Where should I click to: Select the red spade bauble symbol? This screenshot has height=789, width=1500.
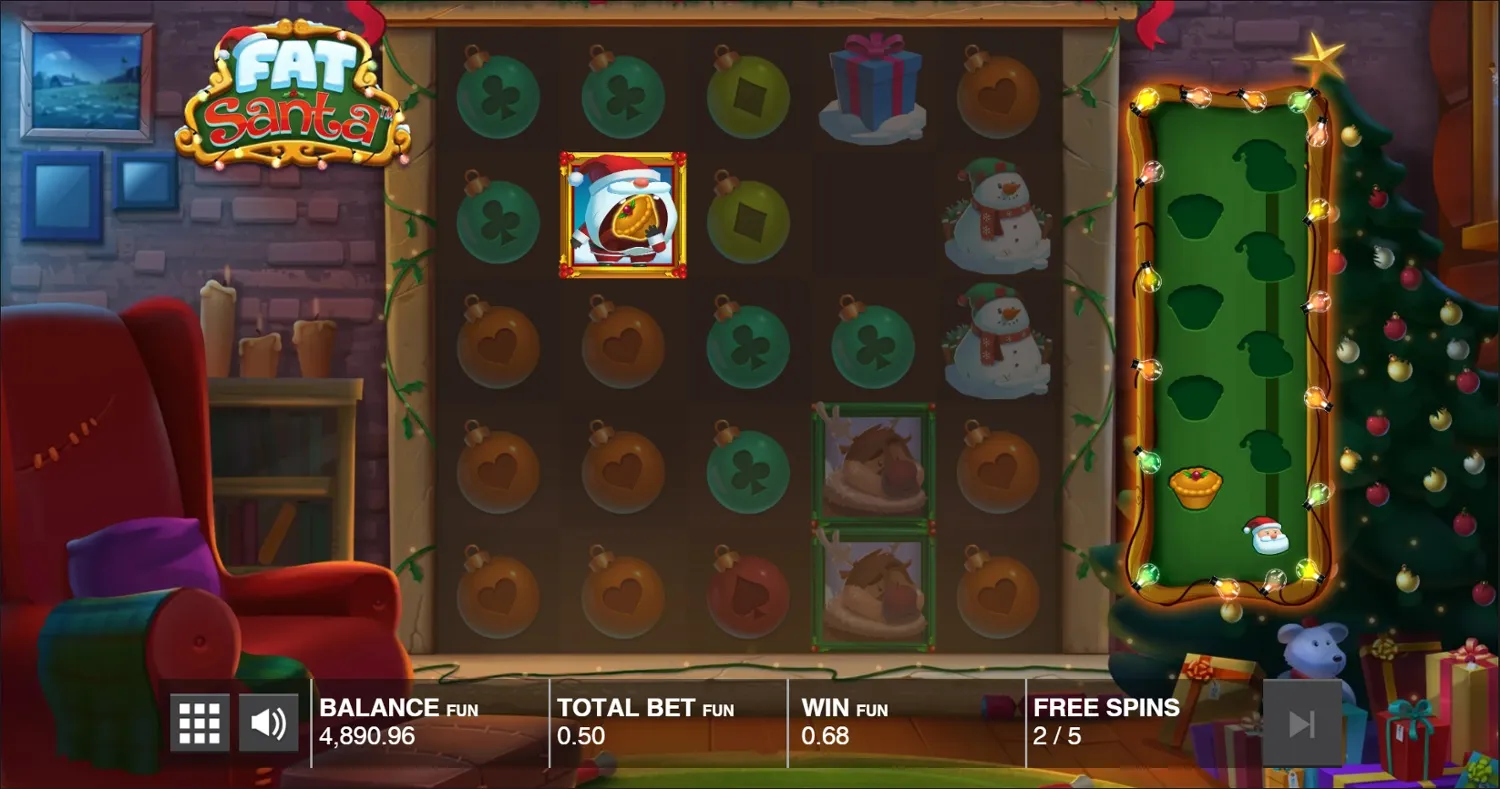pyautogui.click(x=748, y=595)
